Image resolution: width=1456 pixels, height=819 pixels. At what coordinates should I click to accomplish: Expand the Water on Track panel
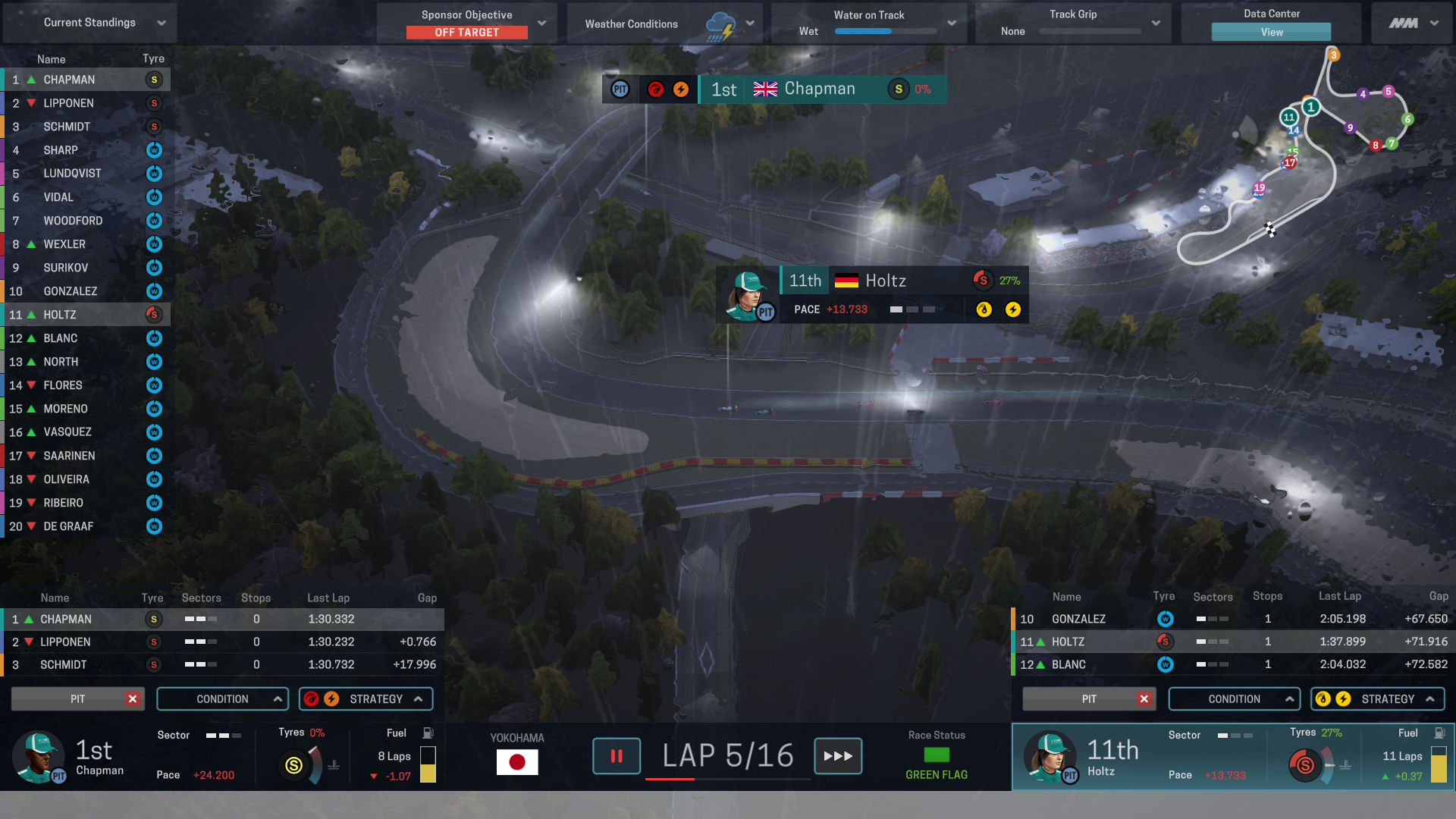pos(952,24)
